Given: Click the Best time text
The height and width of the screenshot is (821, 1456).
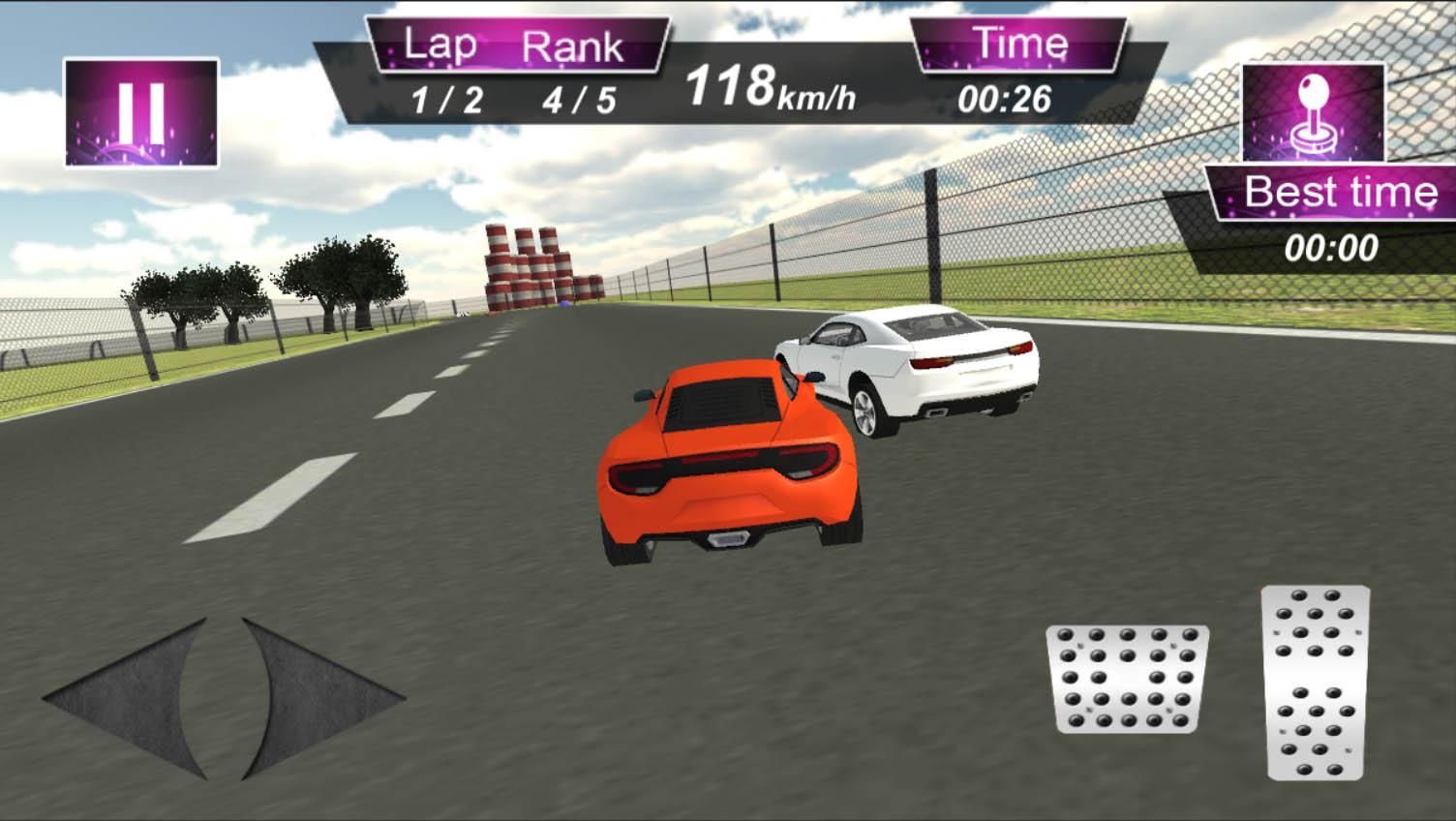Looking at the screenshot, I should tap(1342, 192).
